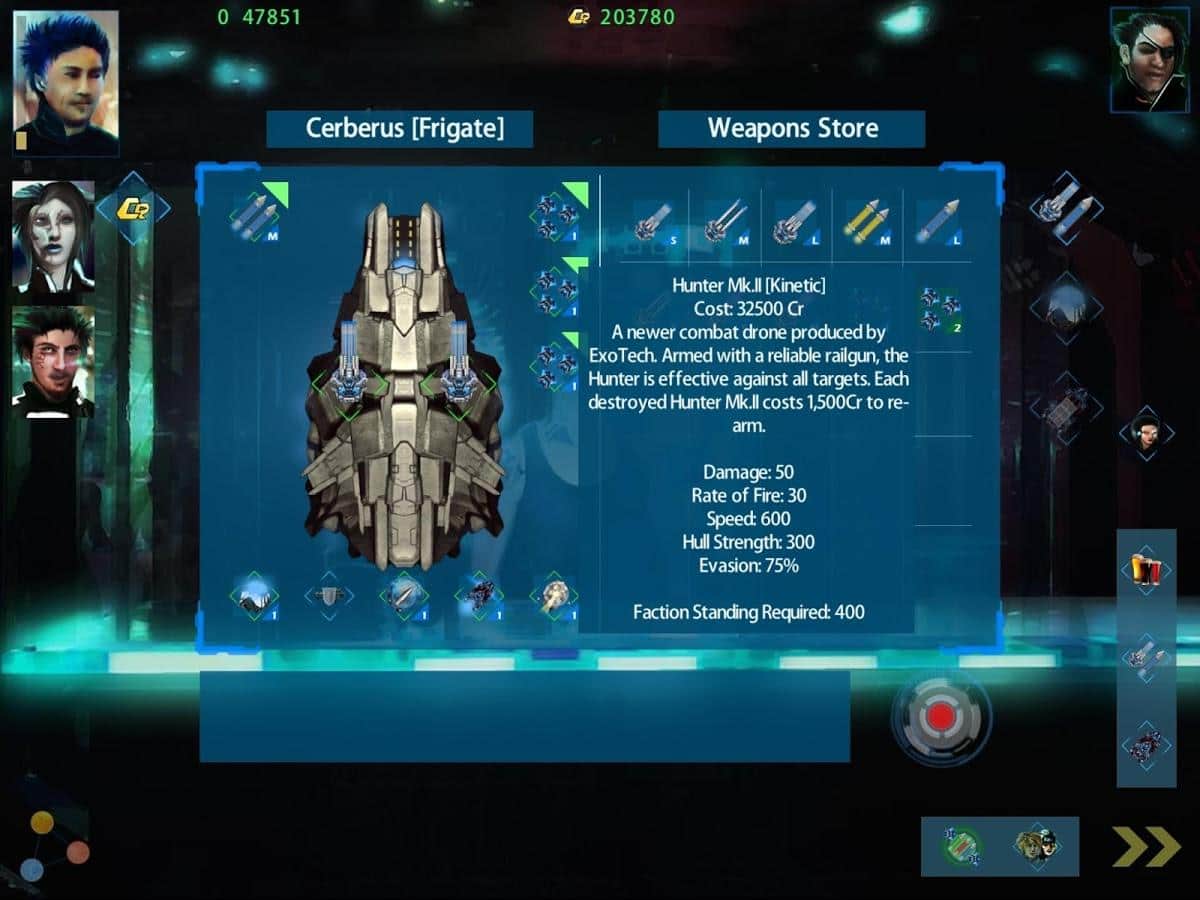Viewport: 1200px width, 900px height.
Task: Click the Cerberus [Frigate] header
Action: pos(400,128)
